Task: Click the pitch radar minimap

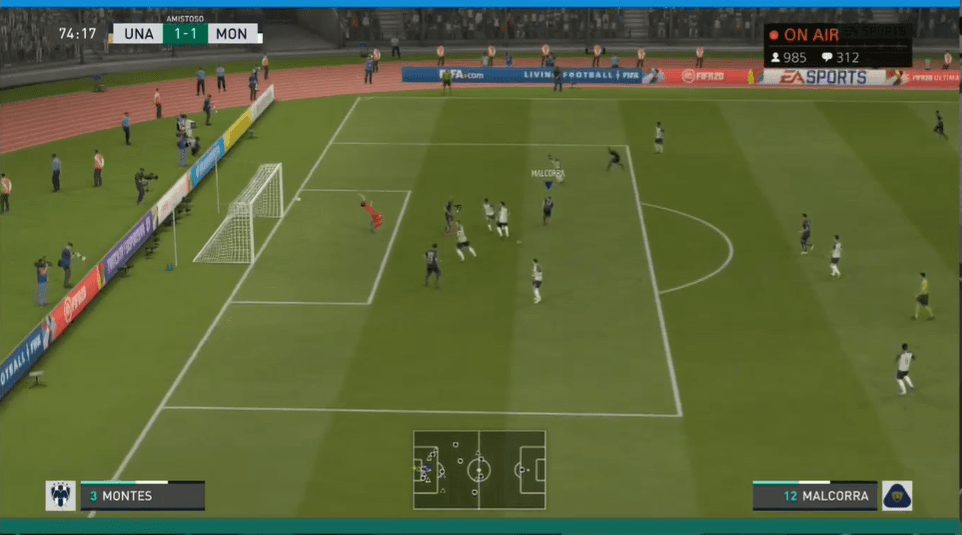Action: (479, 469)
